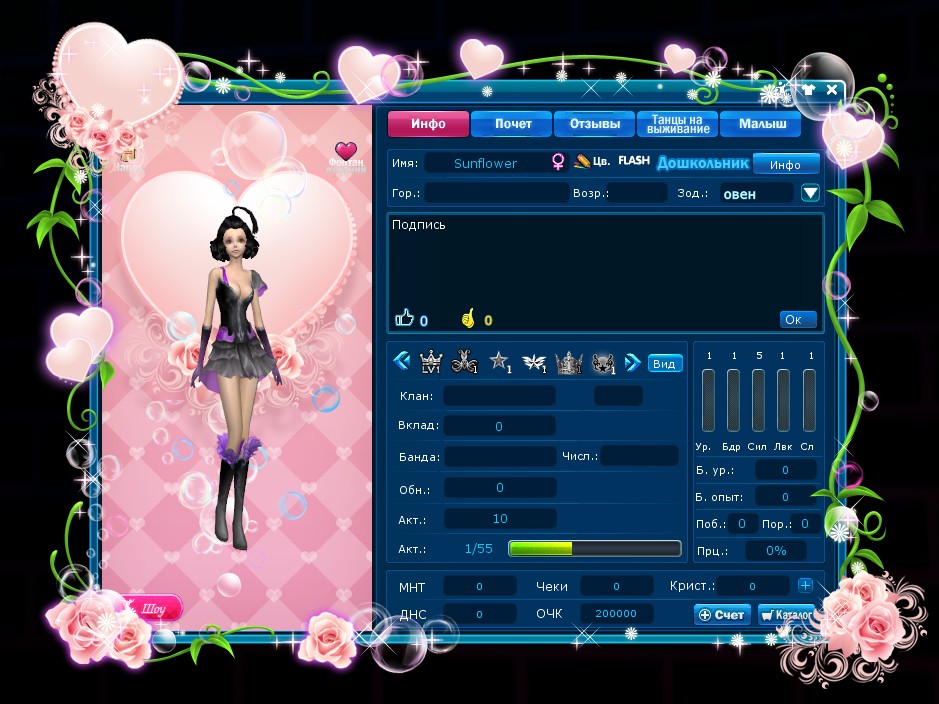Open the zodiac sign dropdown arrow
The width and height of the screenshot is (939, 704).
click(810, 193)
